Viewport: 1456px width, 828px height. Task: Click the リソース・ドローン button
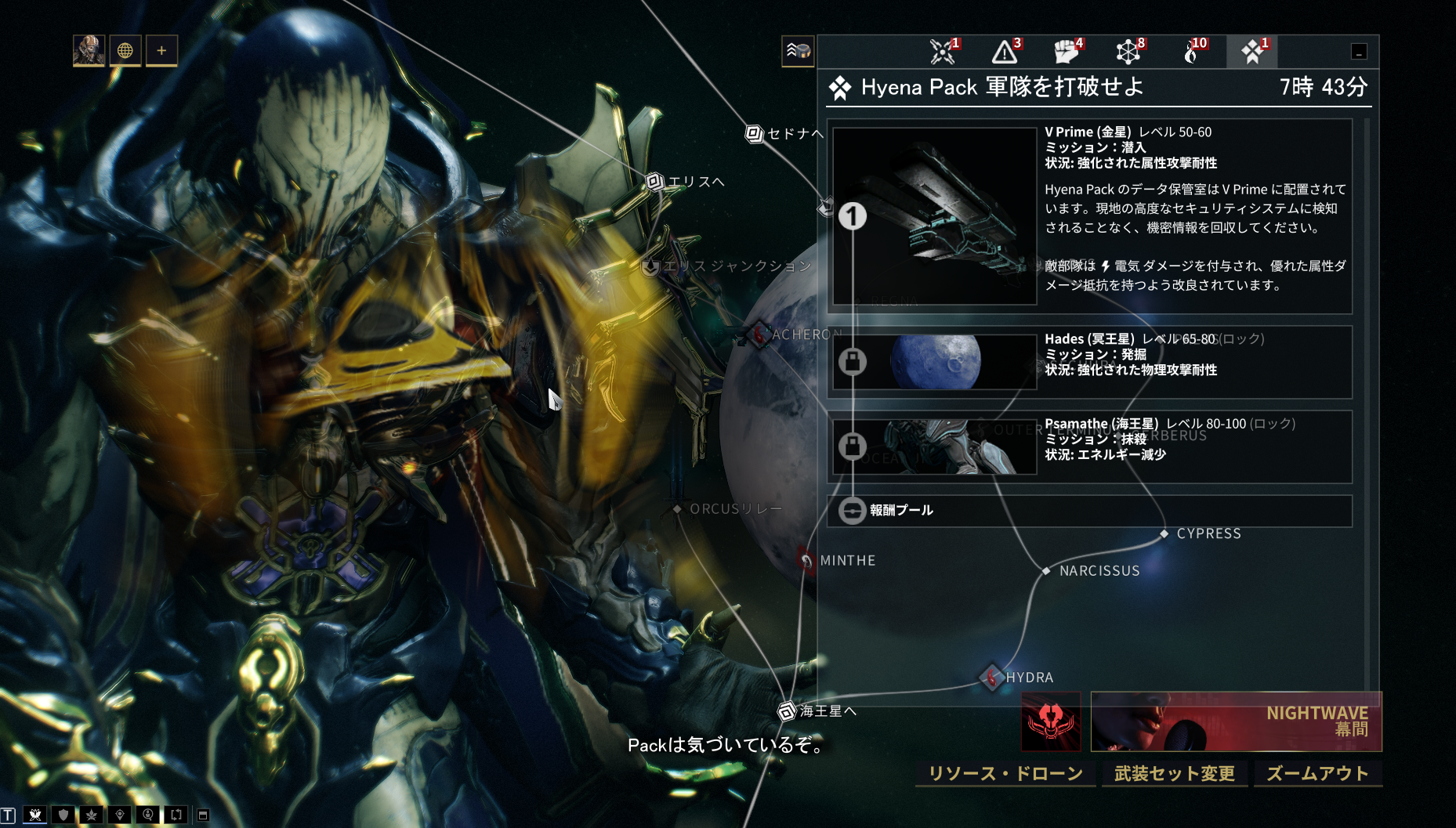pyautogui.click(x=1005, y=774)
